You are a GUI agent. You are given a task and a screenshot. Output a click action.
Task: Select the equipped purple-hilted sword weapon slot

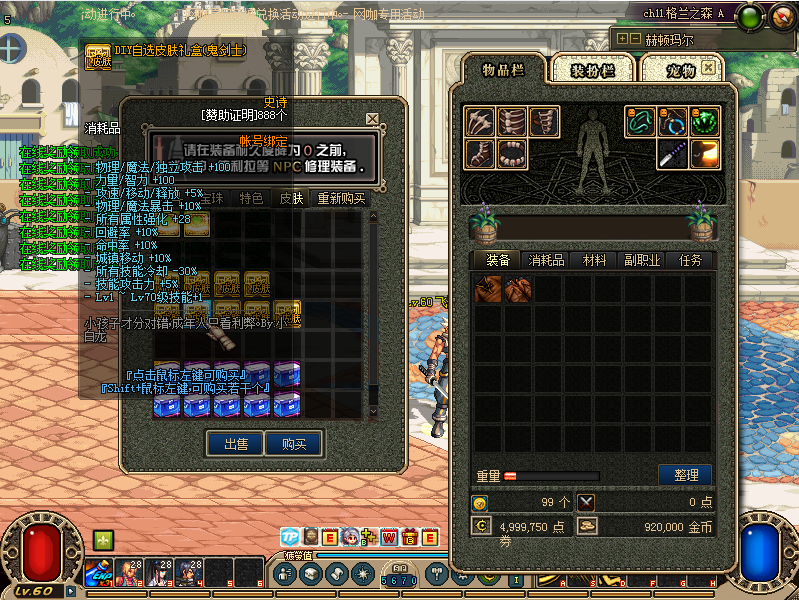673,153
